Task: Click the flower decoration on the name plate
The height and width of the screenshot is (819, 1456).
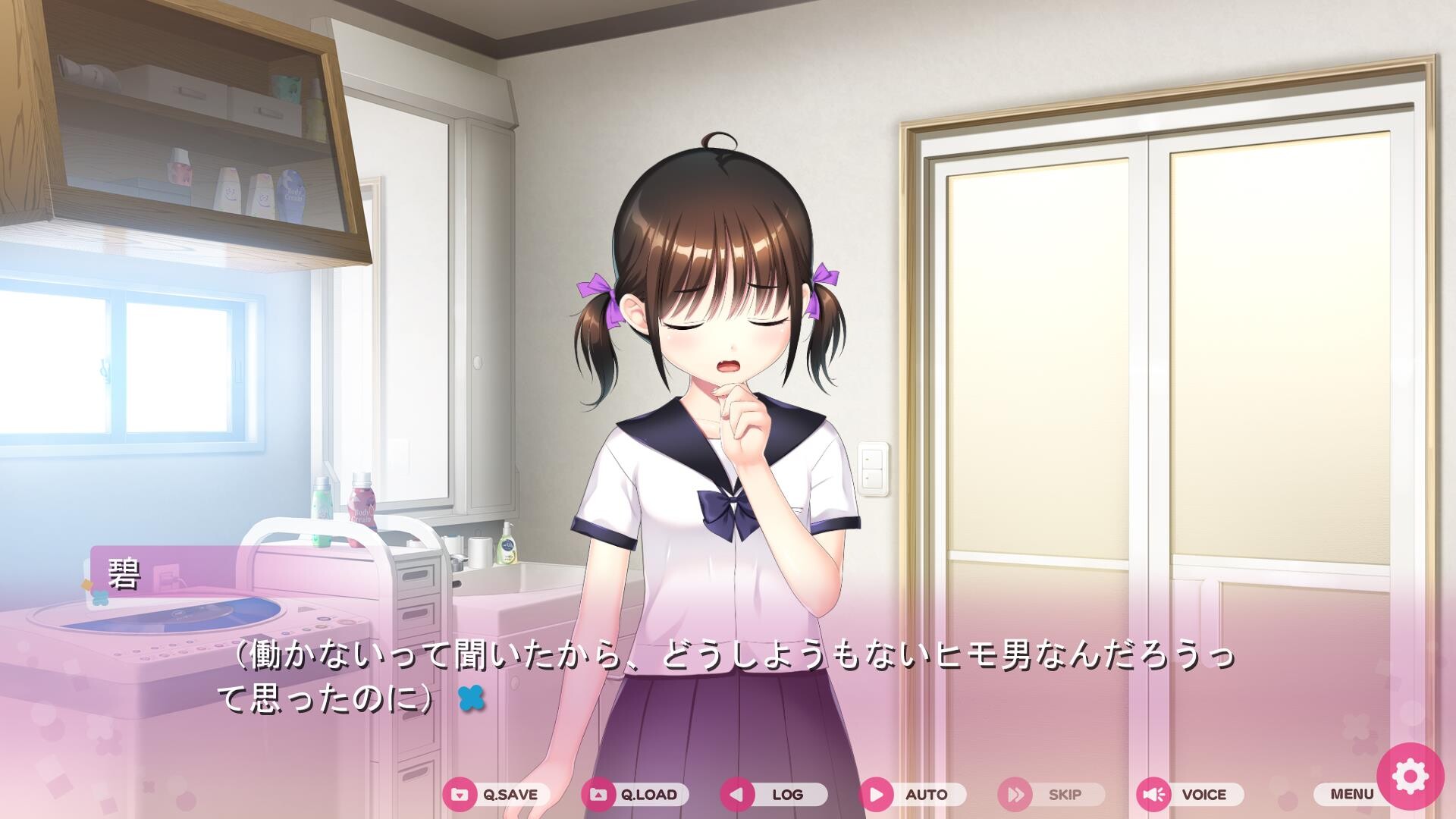Action: tap(100, 598)
